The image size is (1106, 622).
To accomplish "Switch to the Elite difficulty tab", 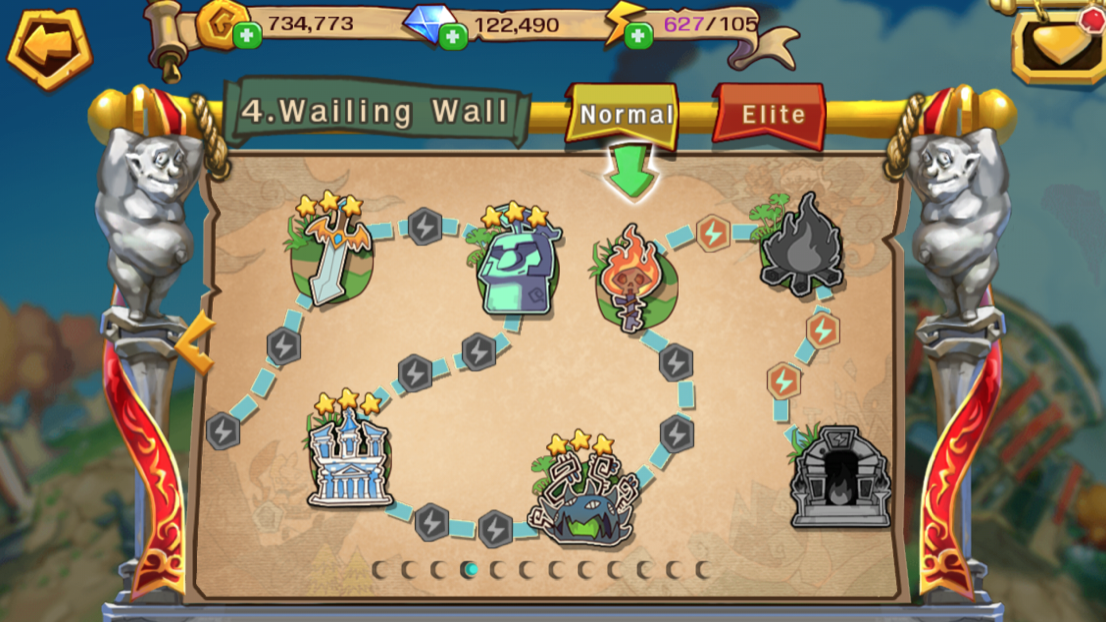I will 771,115.
